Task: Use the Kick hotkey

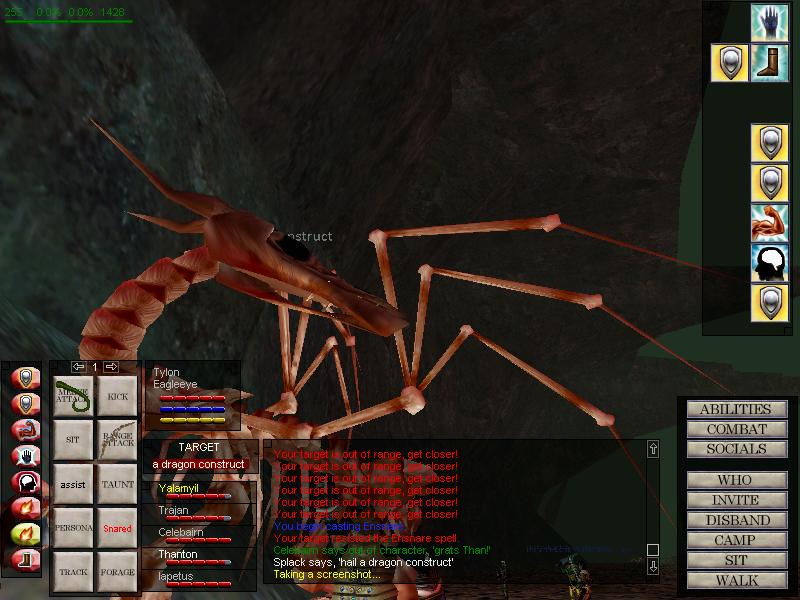Action: point(117,396)
